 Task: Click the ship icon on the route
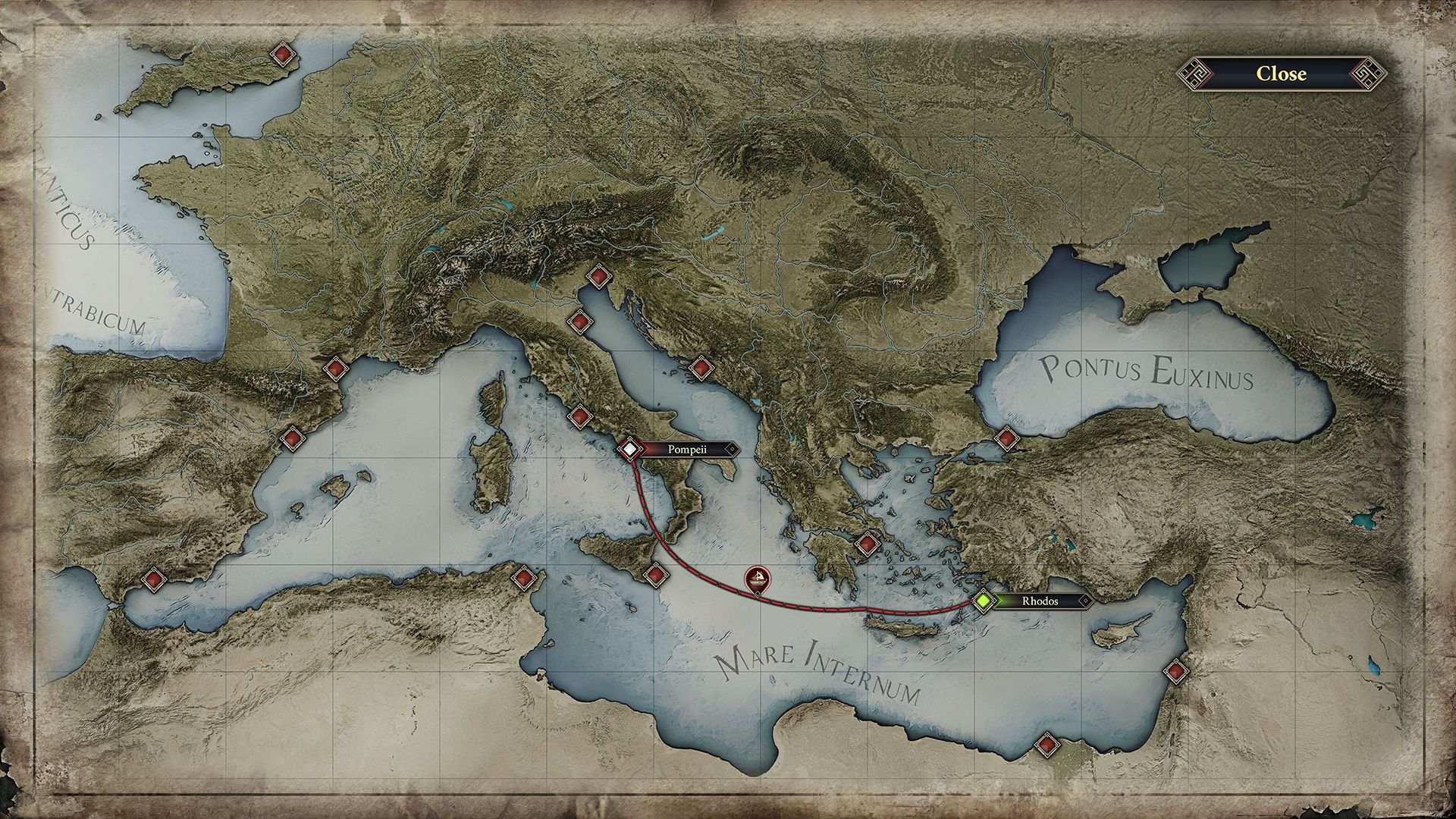[757, 580]
